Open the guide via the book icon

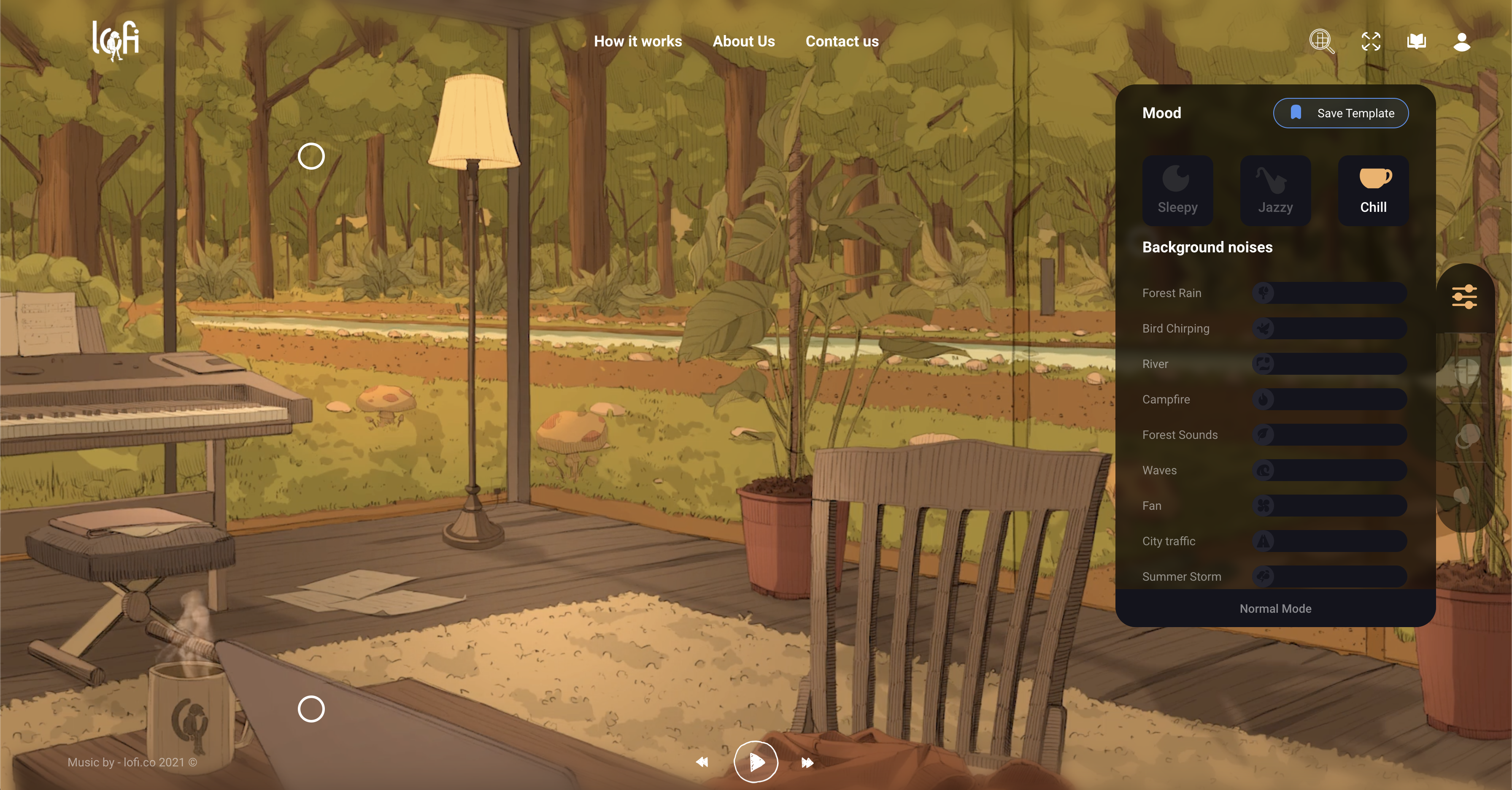[1416, 41]
